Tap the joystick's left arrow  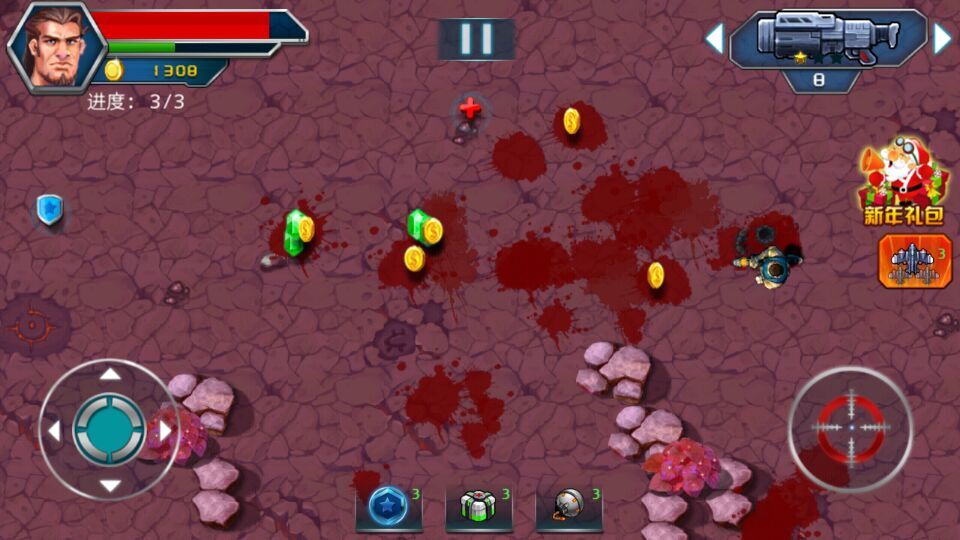pos(54,430)
